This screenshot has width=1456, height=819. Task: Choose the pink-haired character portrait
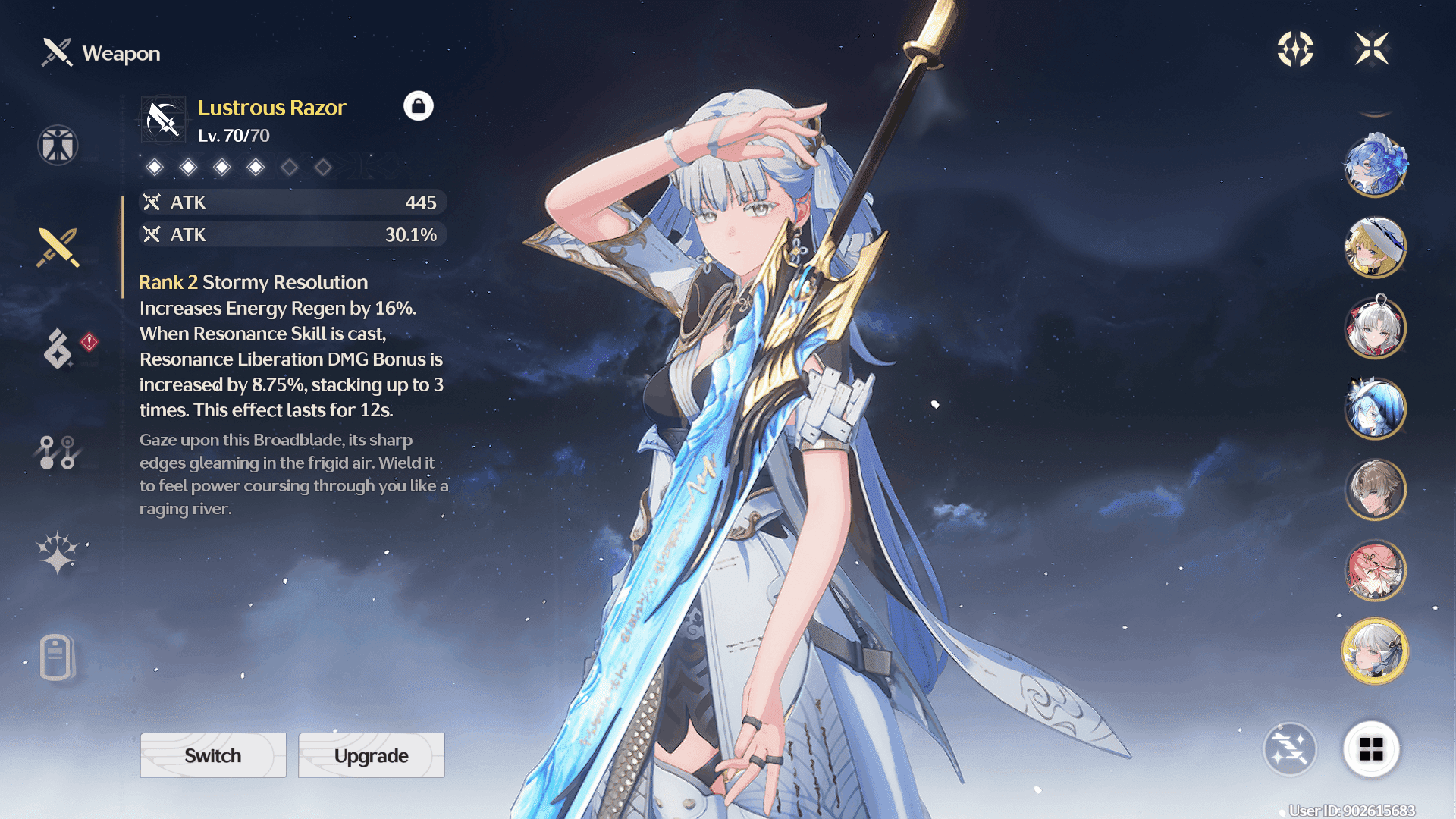(1375, 570)
